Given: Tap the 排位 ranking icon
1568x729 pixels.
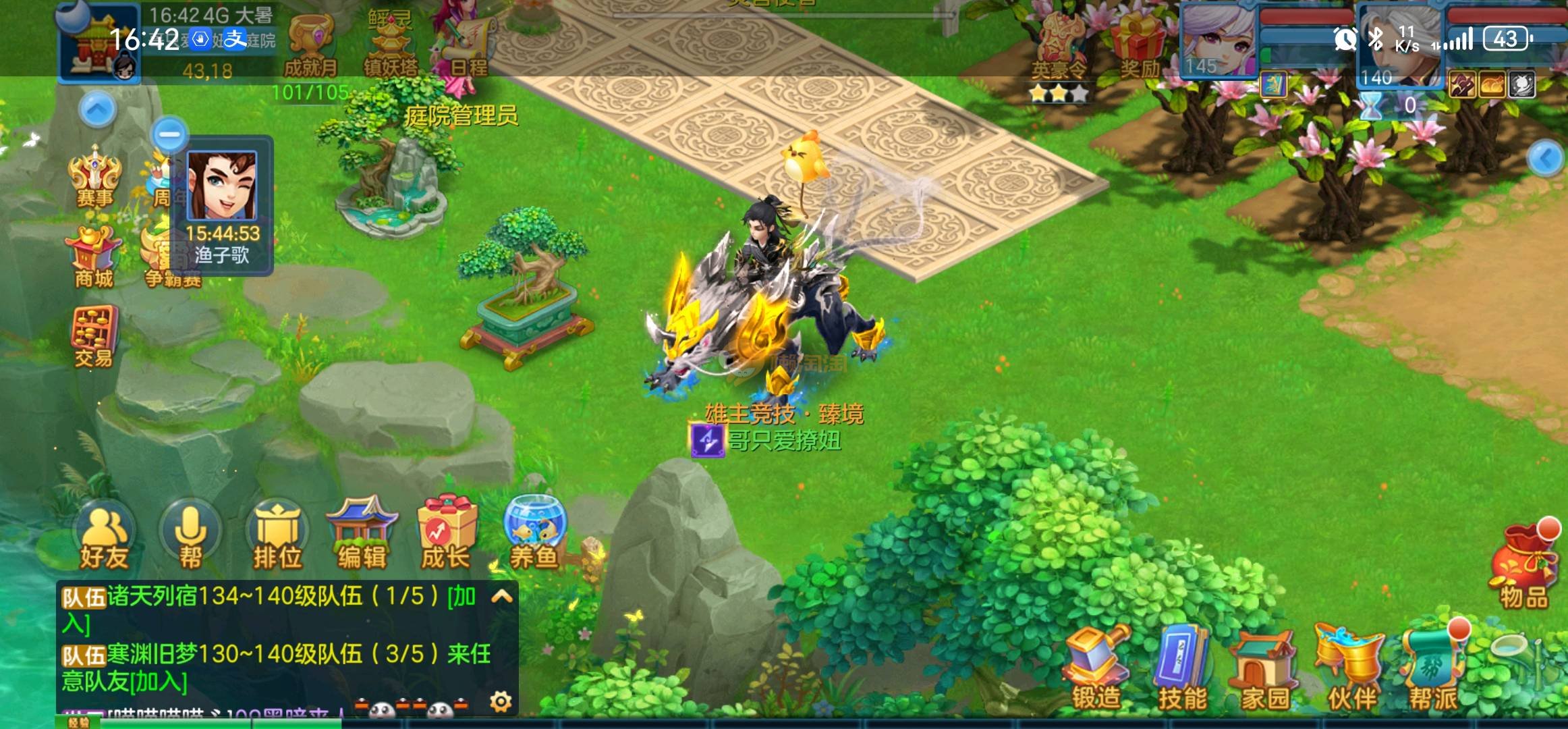Looking at the screenshot, I should pos(277,538).
